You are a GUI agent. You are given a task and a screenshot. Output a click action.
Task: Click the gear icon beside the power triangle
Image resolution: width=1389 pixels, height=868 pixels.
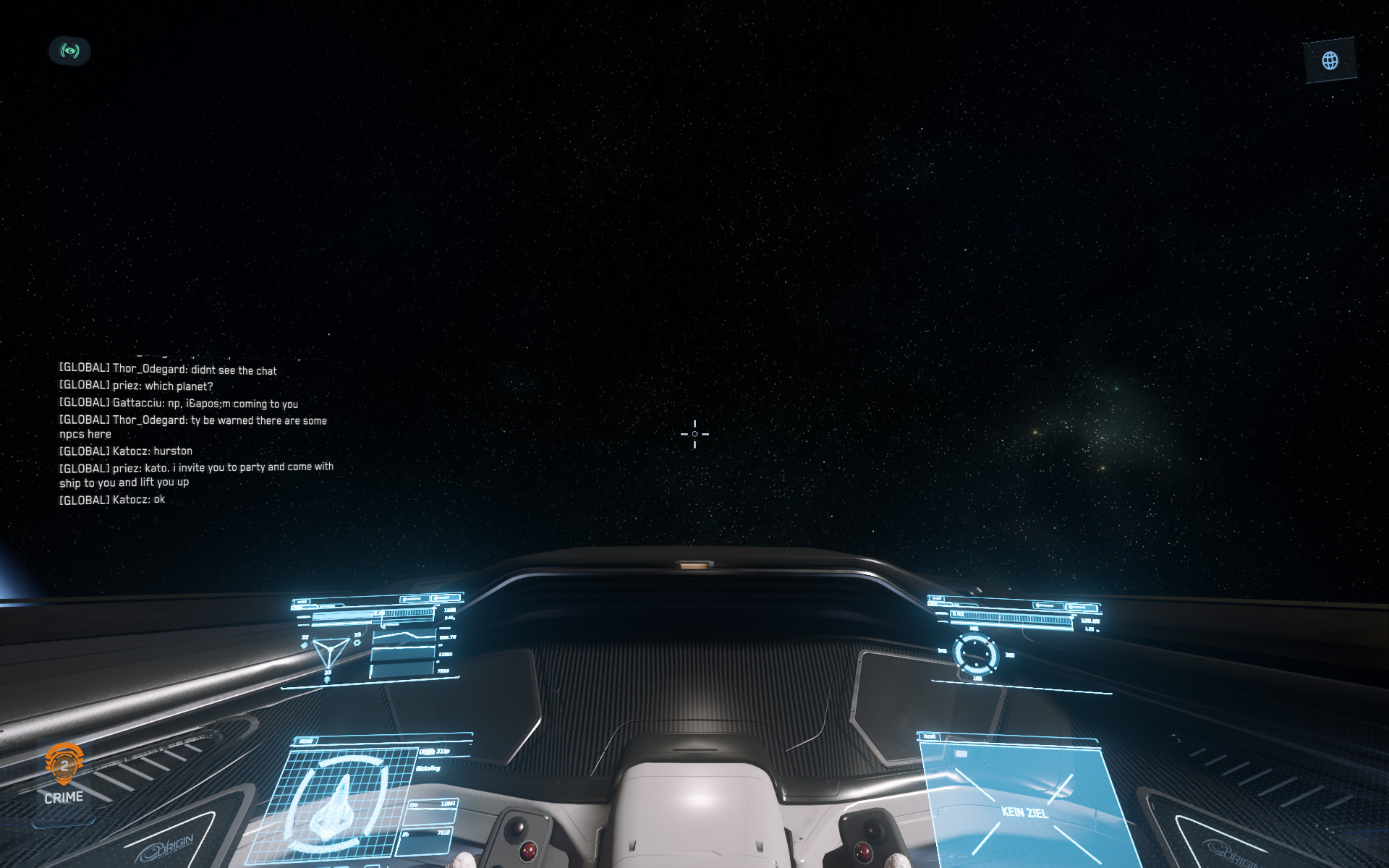pos(357,642)
